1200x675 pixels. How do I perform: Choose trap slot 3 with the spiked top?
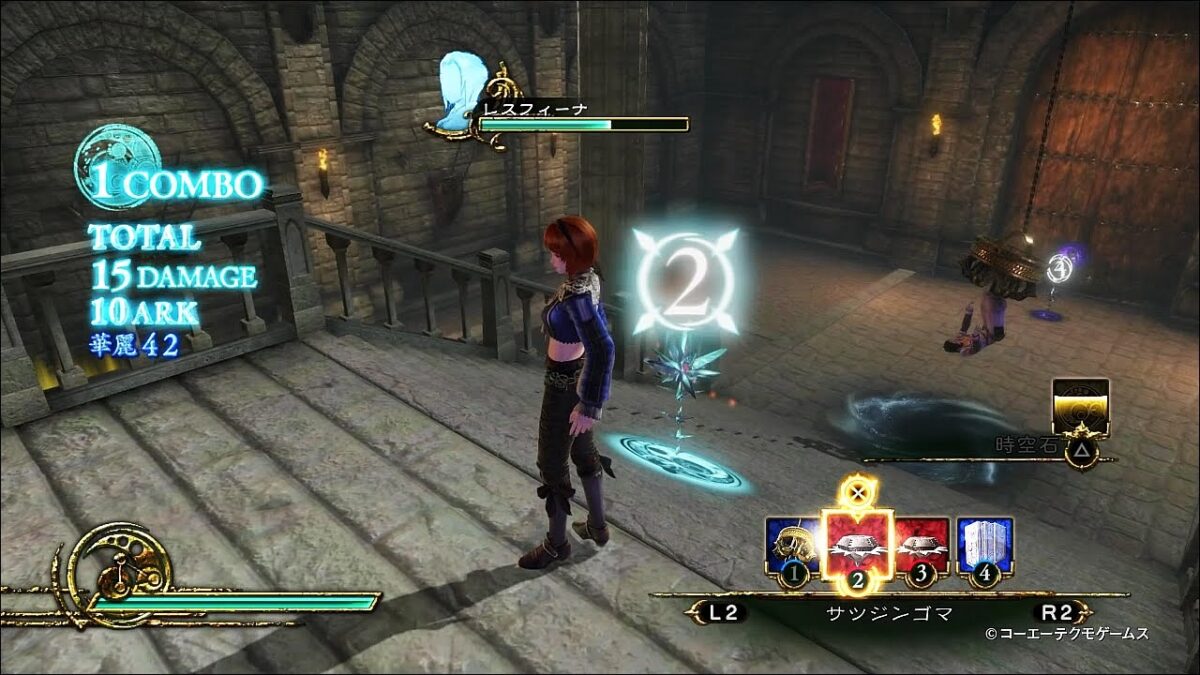pos(922,546)
